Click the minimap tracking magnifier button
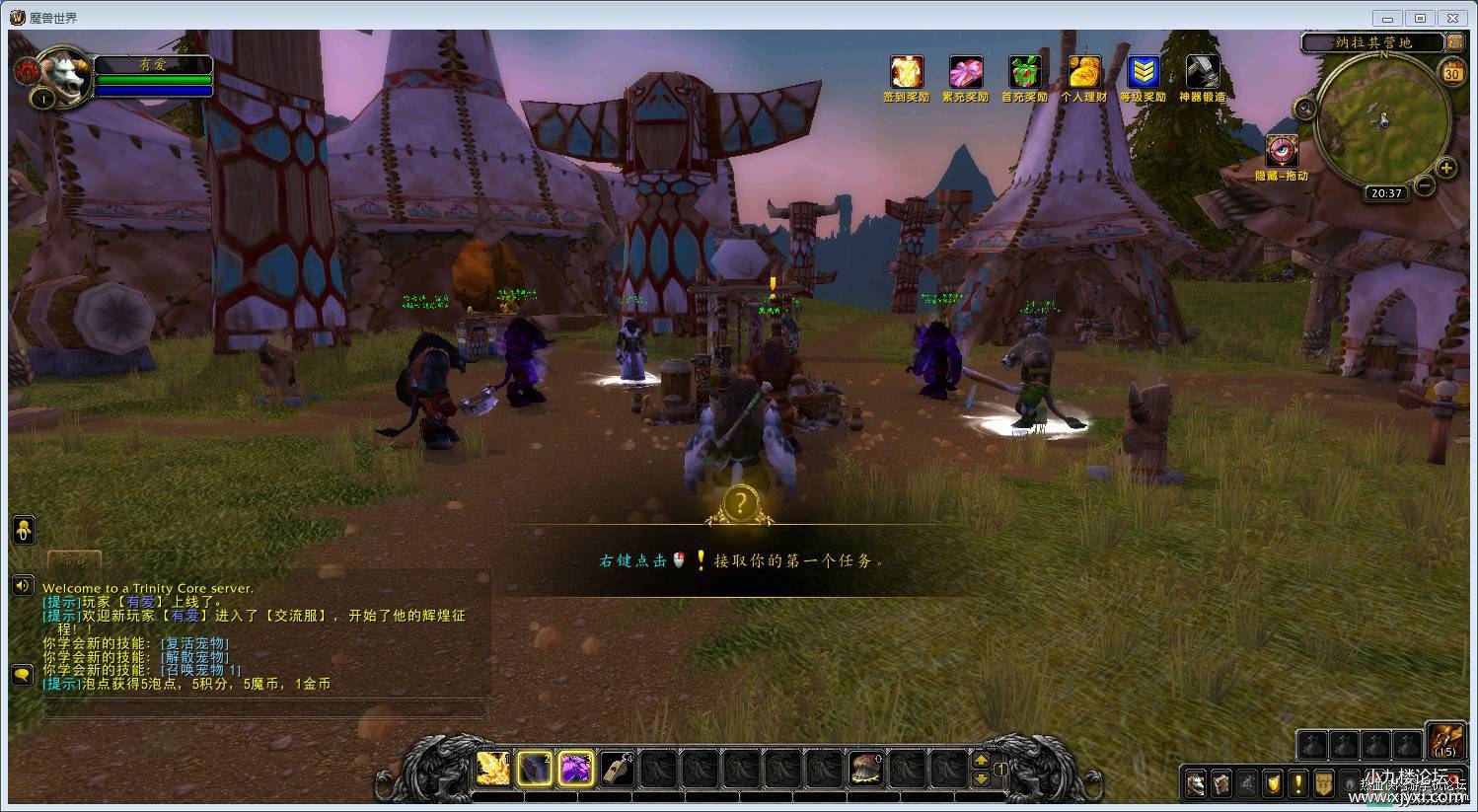 tap(1306, 109)
